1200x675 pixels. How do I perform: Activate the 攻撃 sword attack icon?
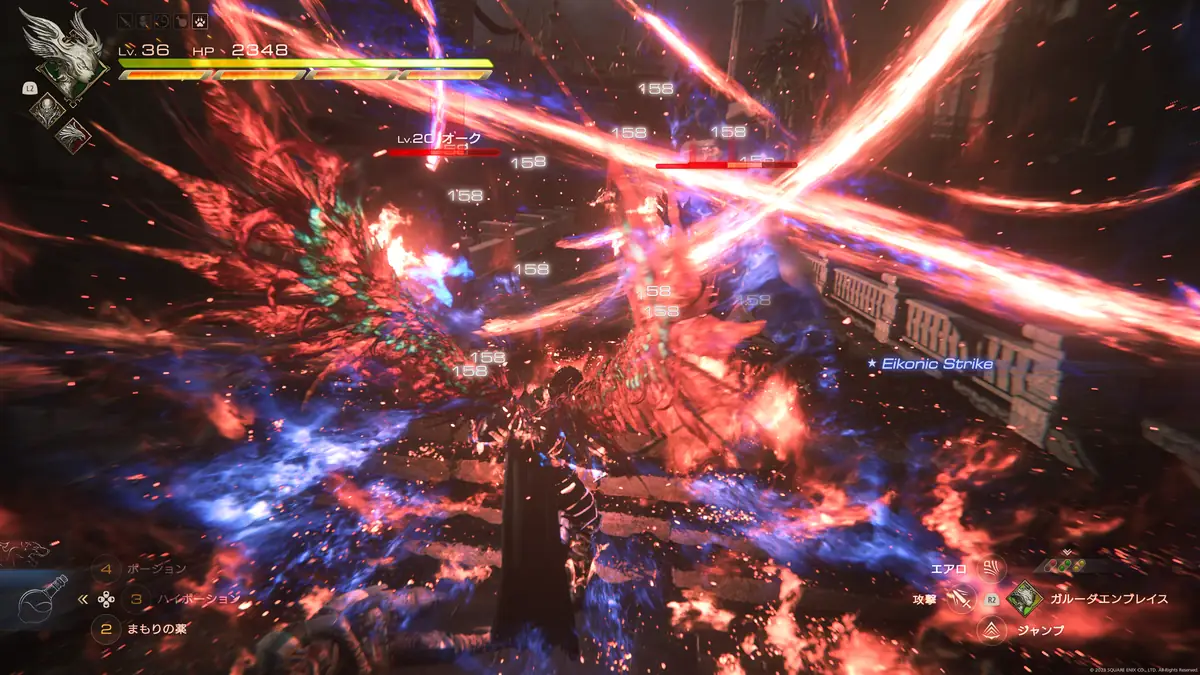(x=963, y=599)
